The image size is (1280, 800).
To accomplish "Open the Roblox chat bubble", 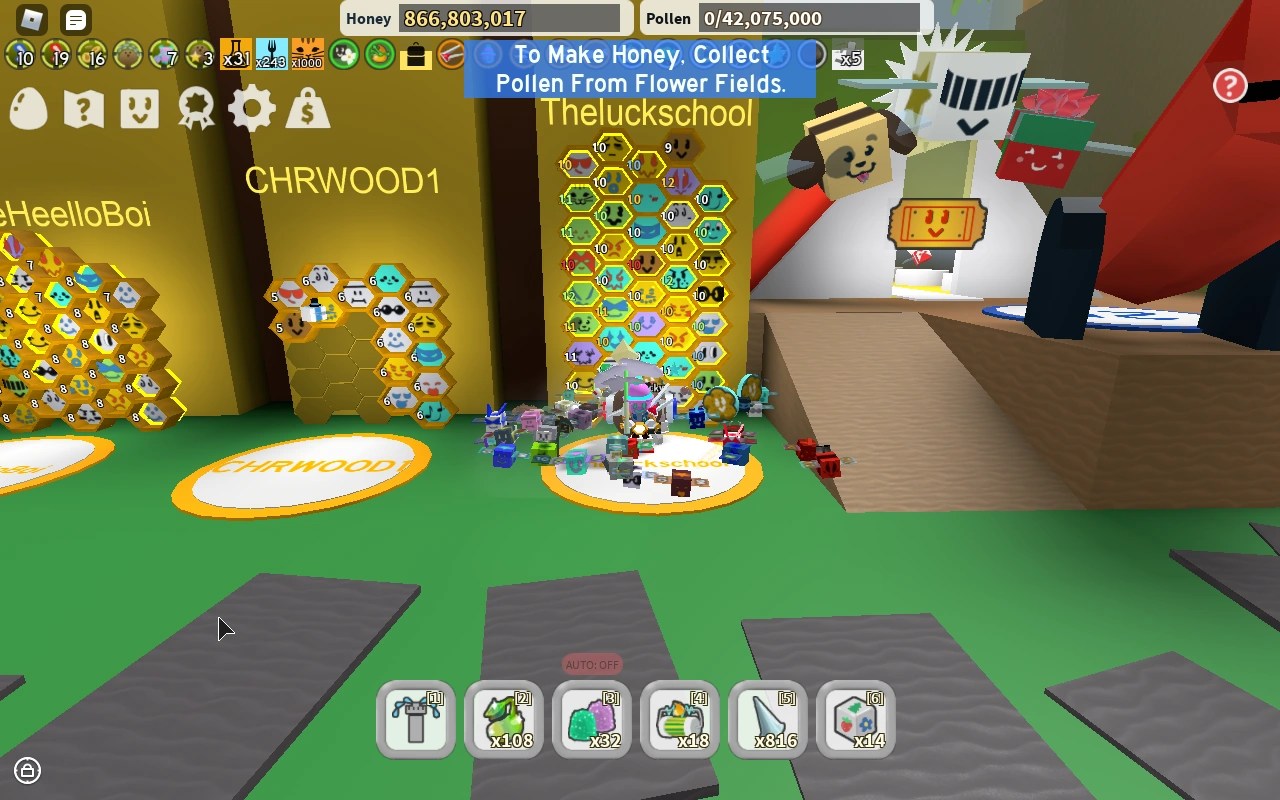I will tap(76, 18).
